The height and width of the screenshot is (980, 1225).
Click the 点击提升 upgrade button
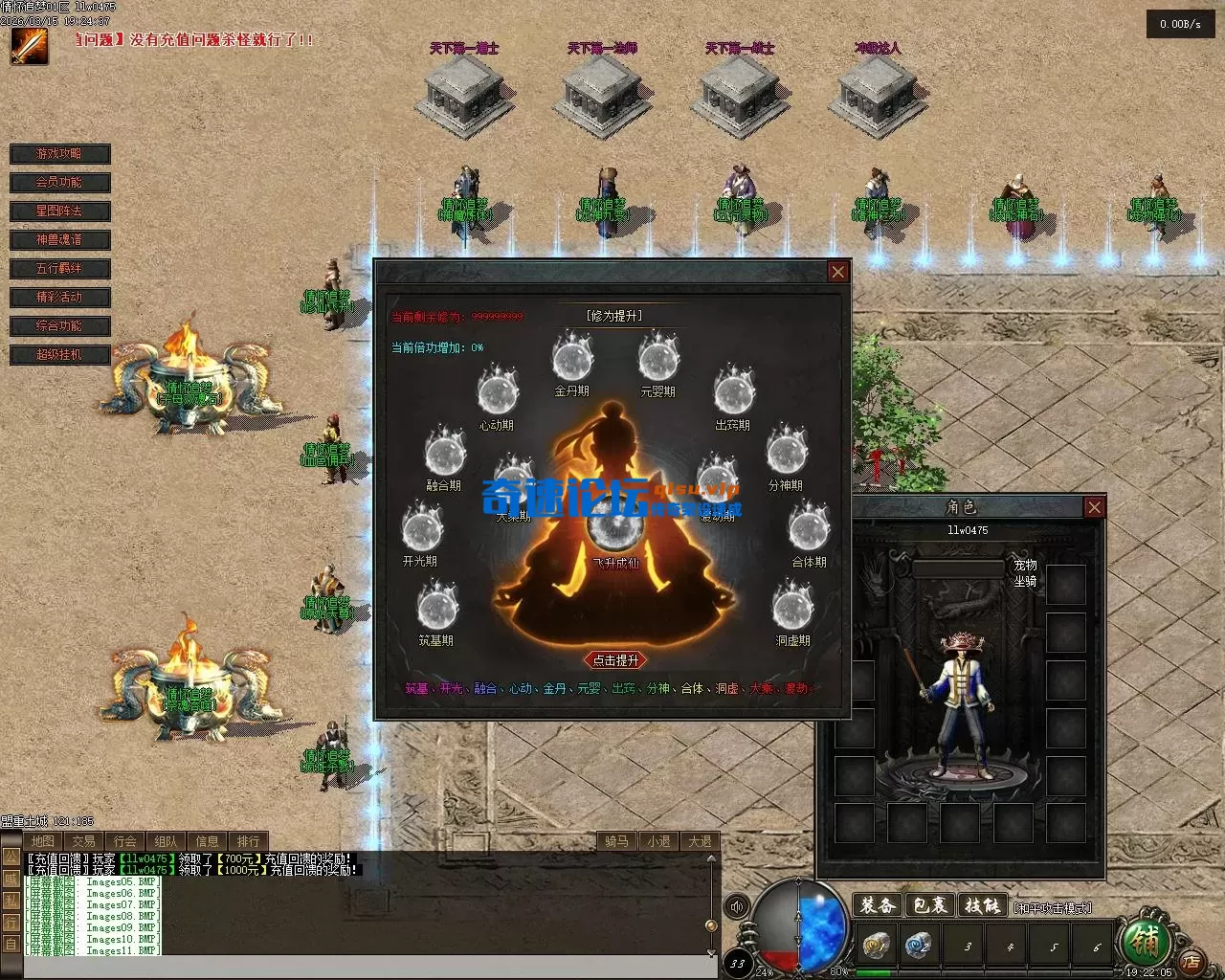(615, 660)
